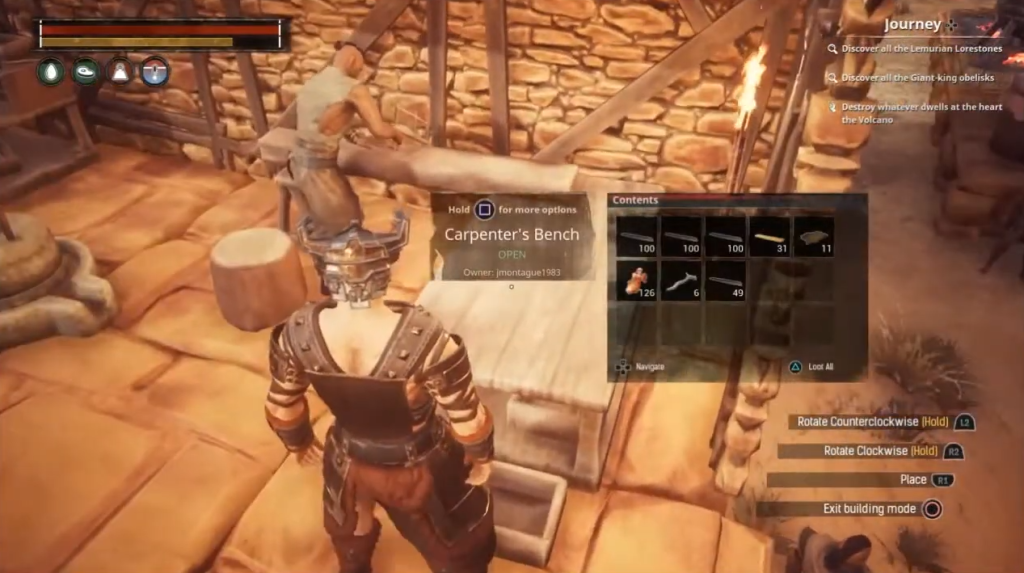Click the water drop thirst status icon

tap(51, 72)
